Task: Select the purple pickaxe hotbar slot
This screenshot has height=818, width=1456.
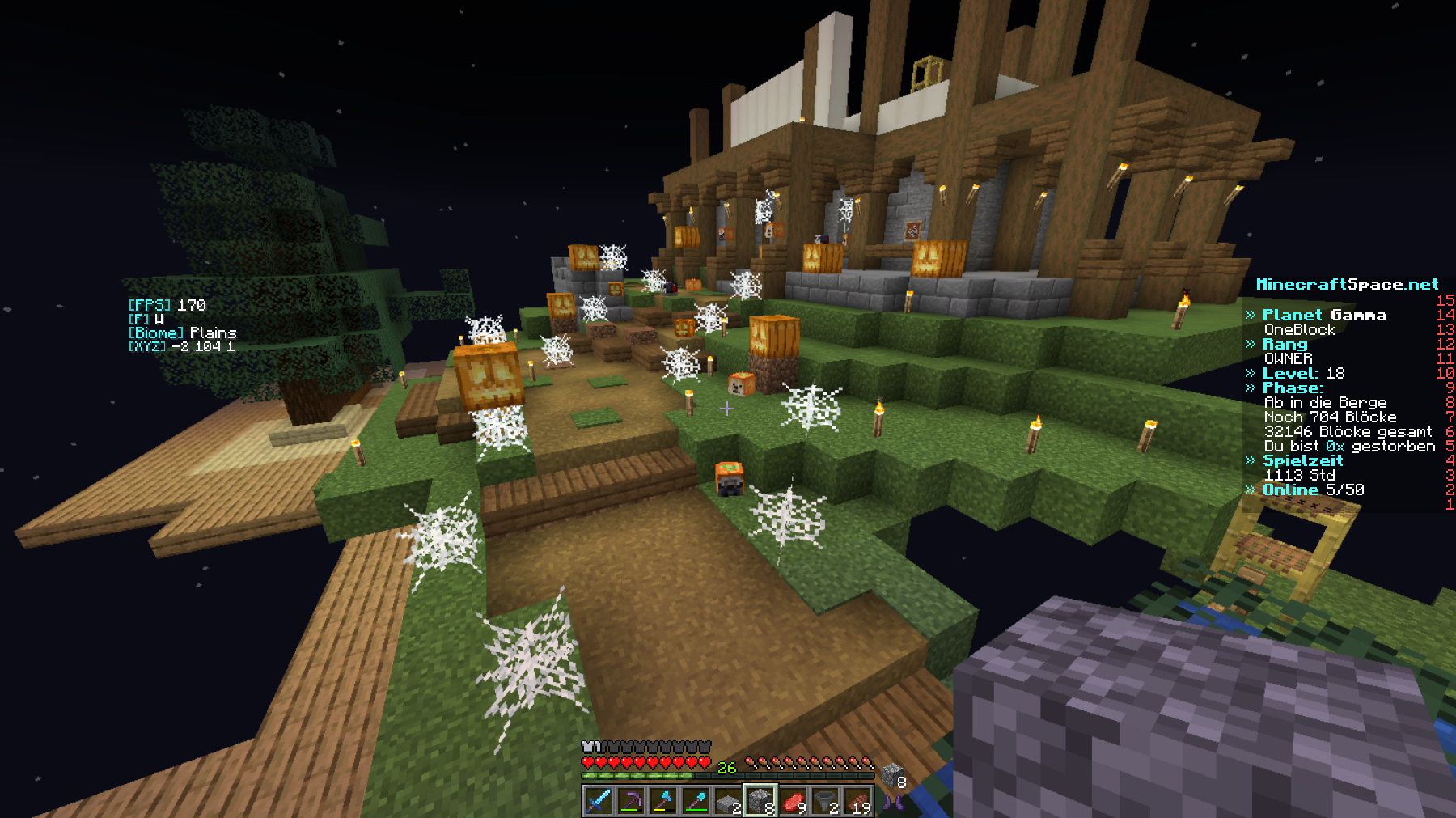Action: 630,801
